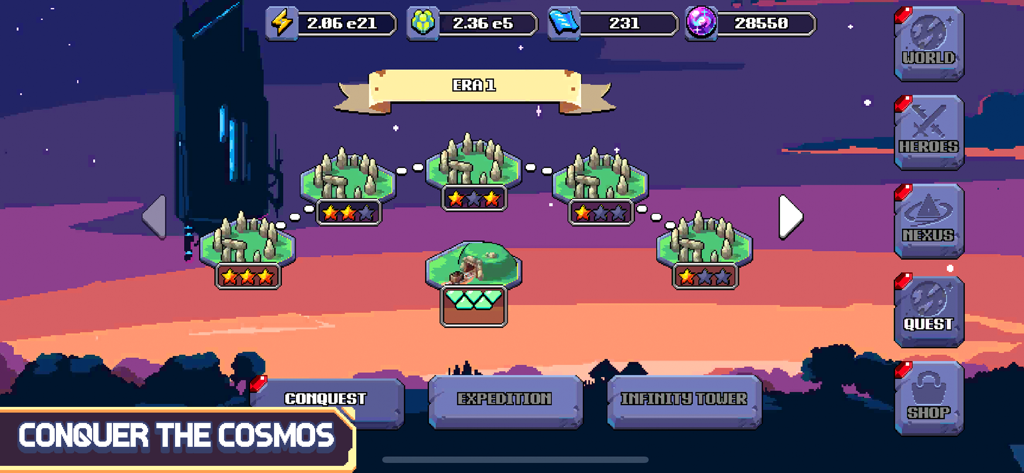Go to the previous era with the left arrow

click(154, 216)
